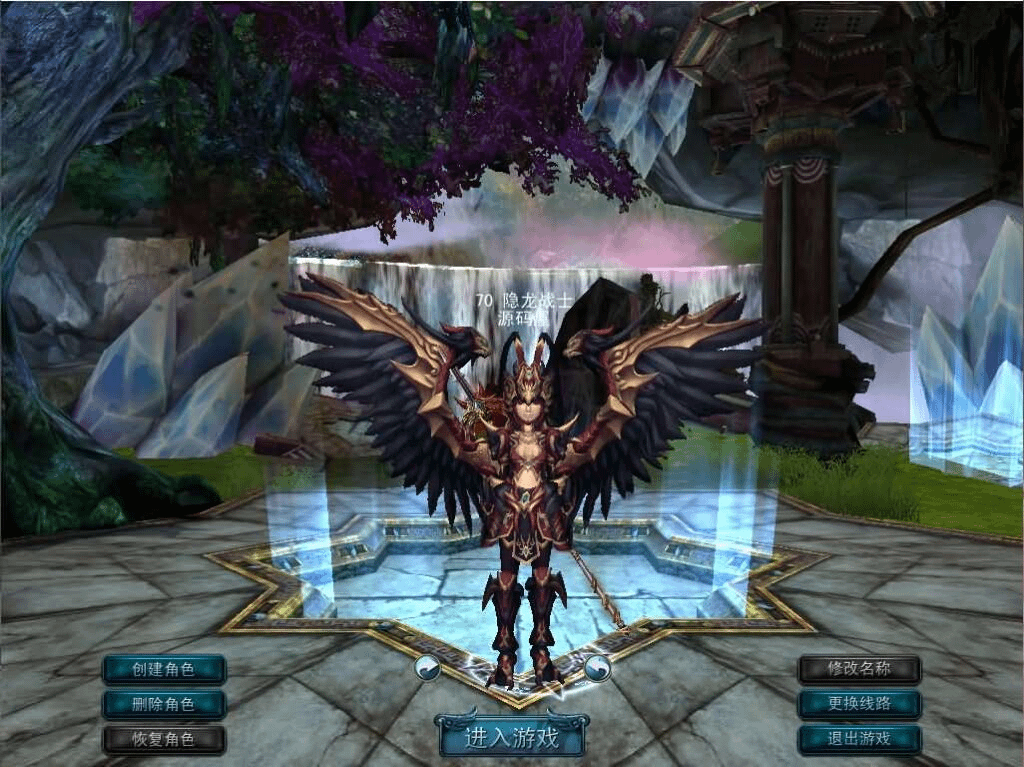Switch server line via 更换线路

[x=859, y=704]
